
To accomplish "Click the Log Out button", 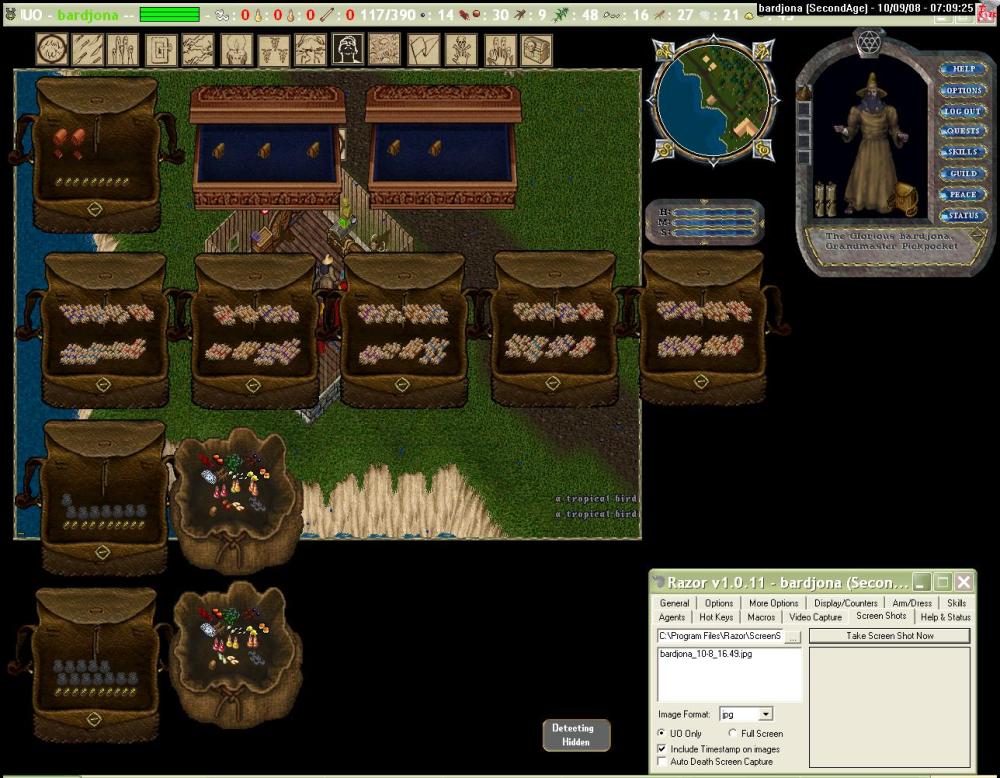I will [963, 111].
